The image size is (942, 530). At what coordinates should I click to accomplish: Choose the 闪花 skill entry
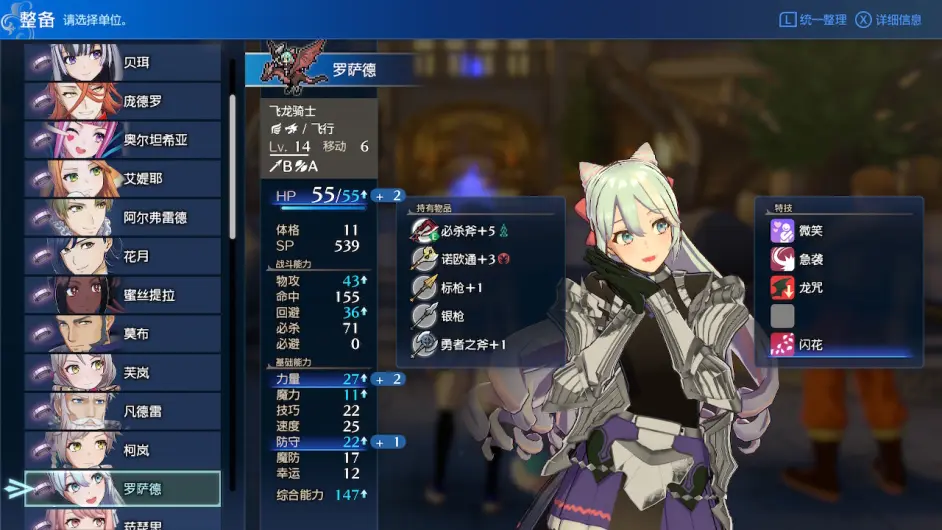(x=810, y=345)
